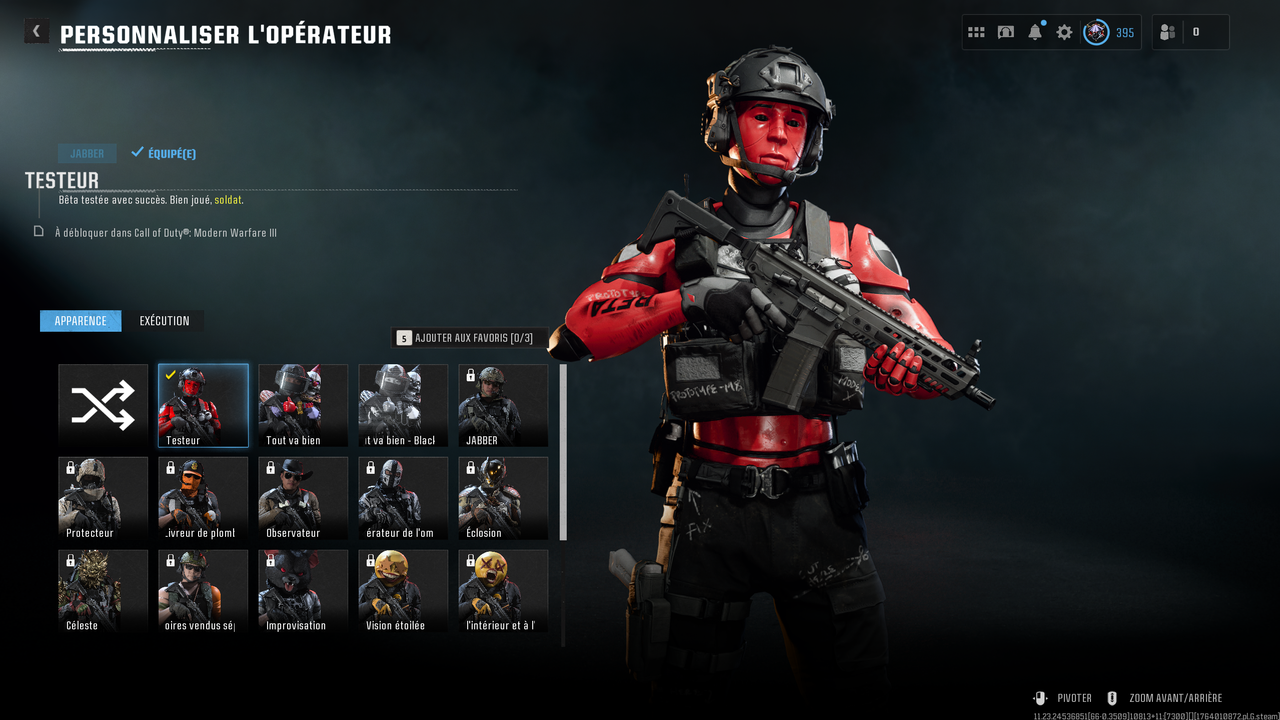1280x720 pixels.
Task: Open the notifications bell
Action: point(1035,32)
